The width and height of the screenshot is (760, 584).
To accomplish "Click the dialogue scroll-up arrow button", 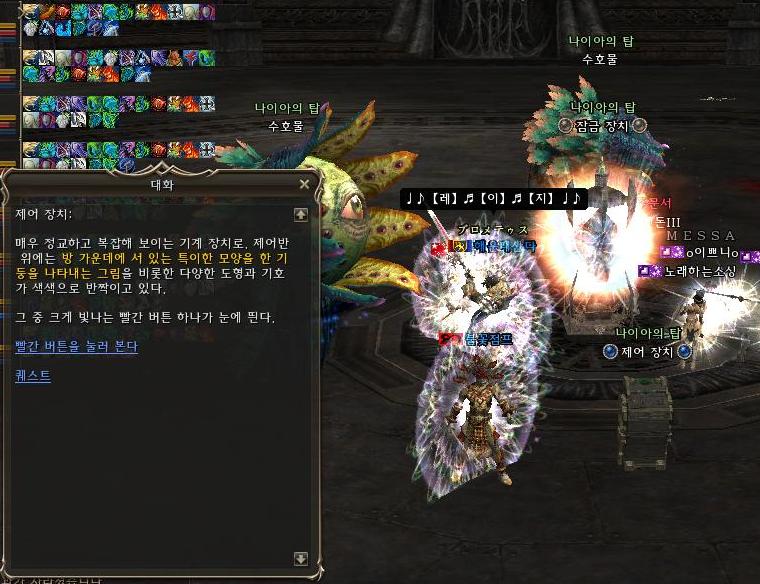I will point(300,214).
